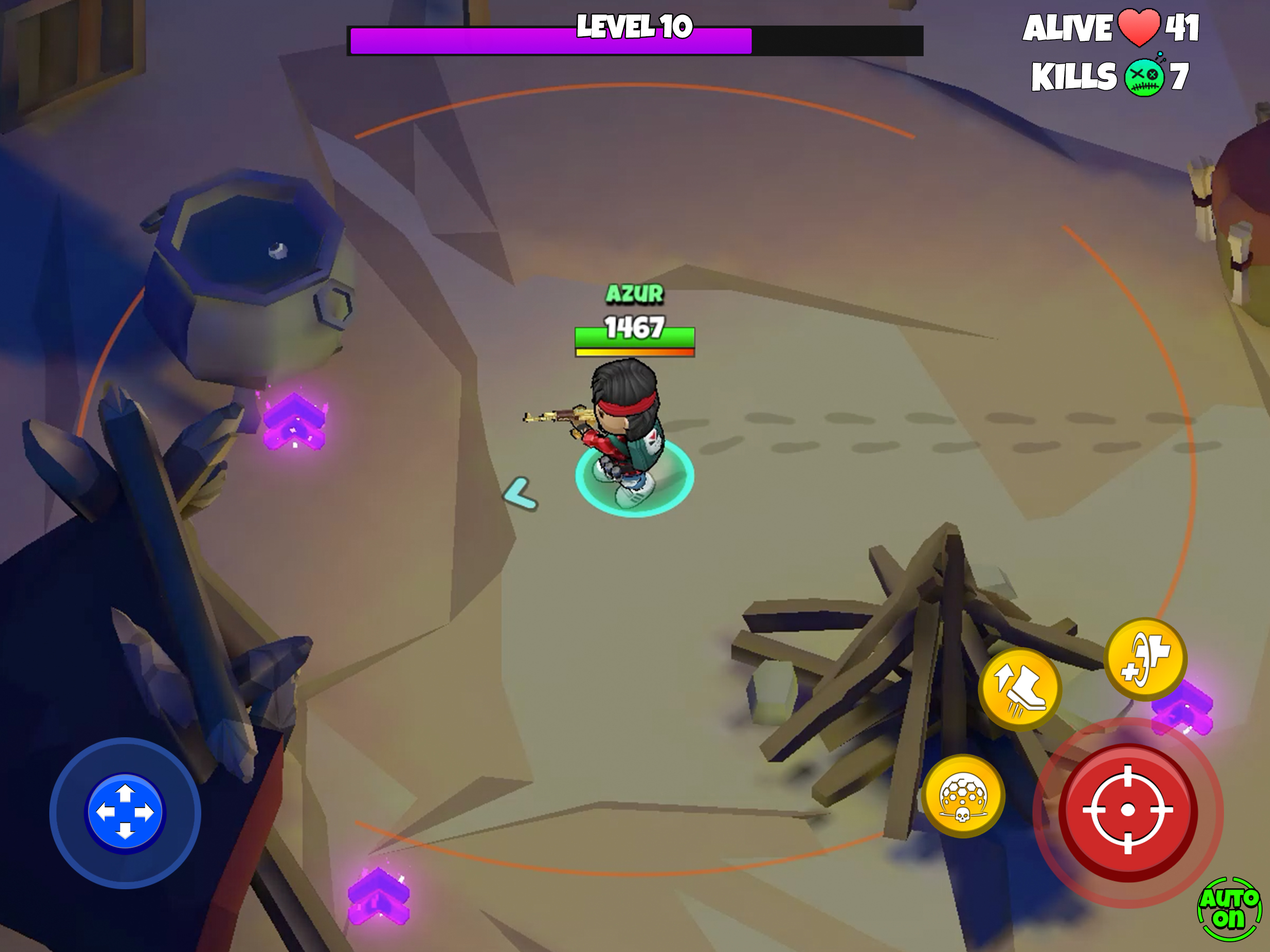Viewport: 1270px width, 952px height.
Task: Deploy the skull dome shield ability
Action: pyautogui.click(x=963, y=795)
